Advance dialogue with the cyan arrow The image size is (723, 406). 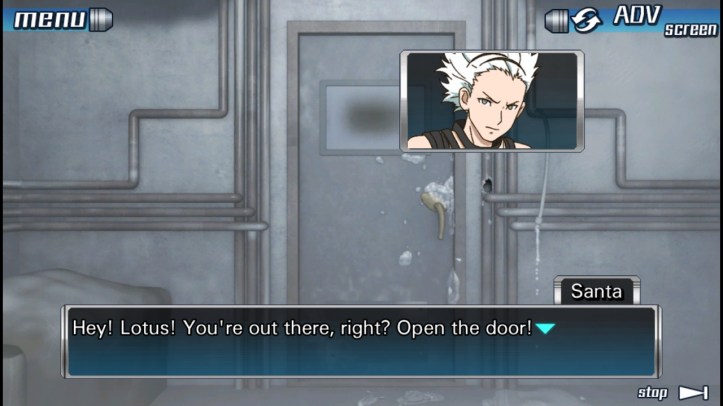point(544,328)
